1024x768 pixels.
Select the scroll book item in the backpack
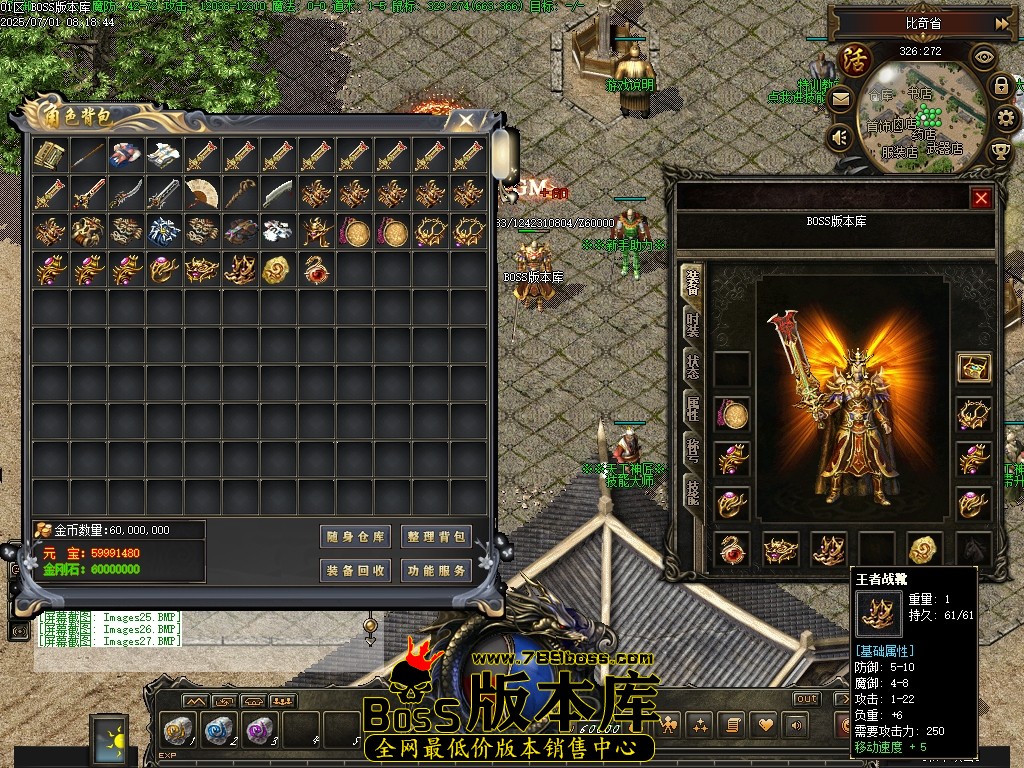point(49,155)
